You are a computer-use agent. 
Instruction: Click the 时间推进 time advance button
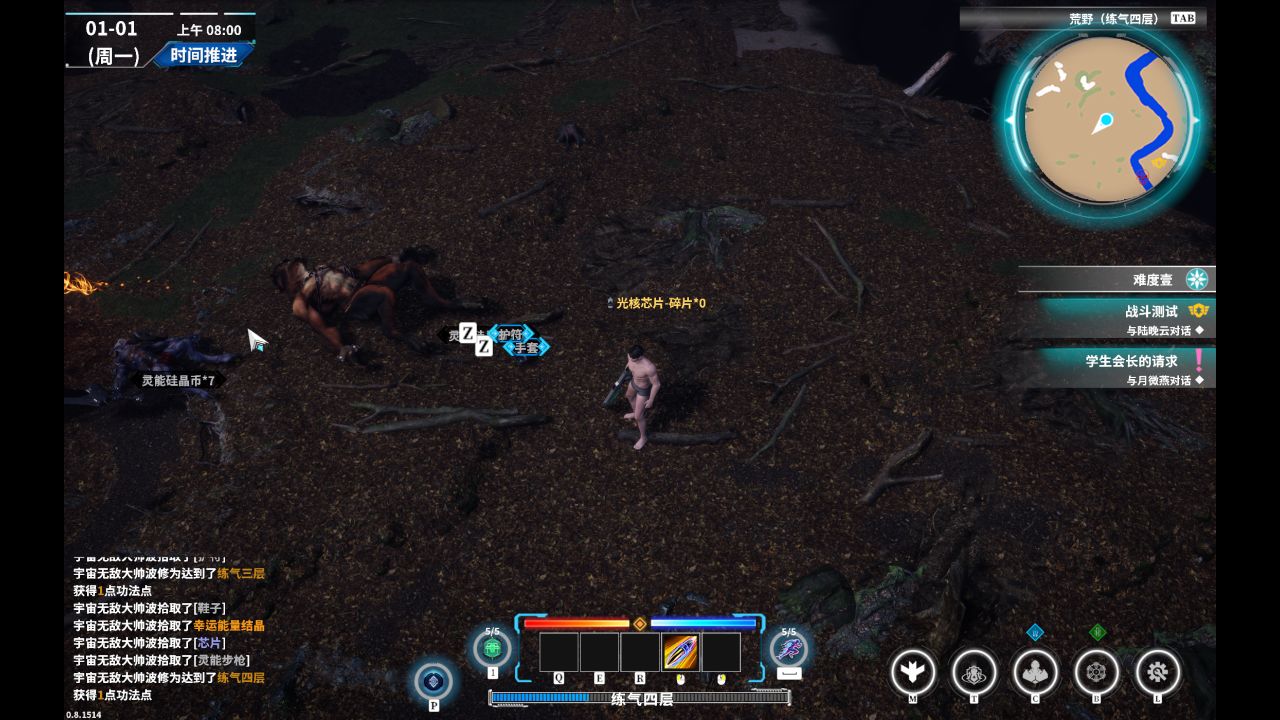(x=203, y=55)
